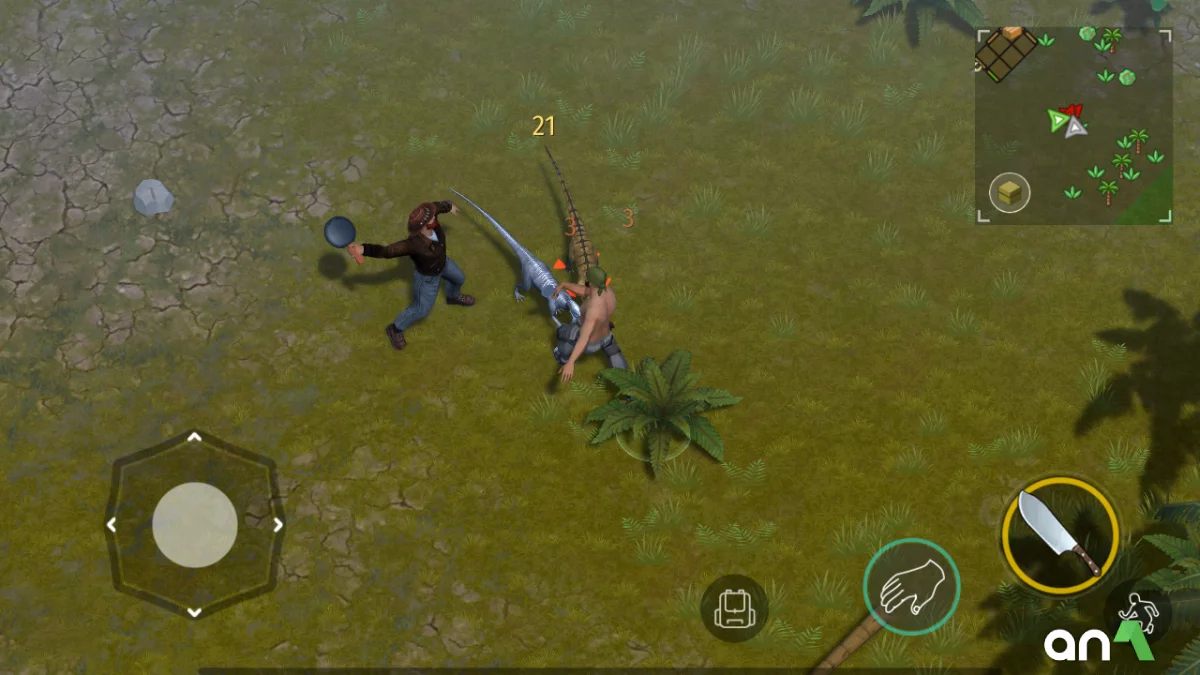Viewport: 1200px width, 675px height.
Task: Open the backpack inventory
Action: [734, 608]
